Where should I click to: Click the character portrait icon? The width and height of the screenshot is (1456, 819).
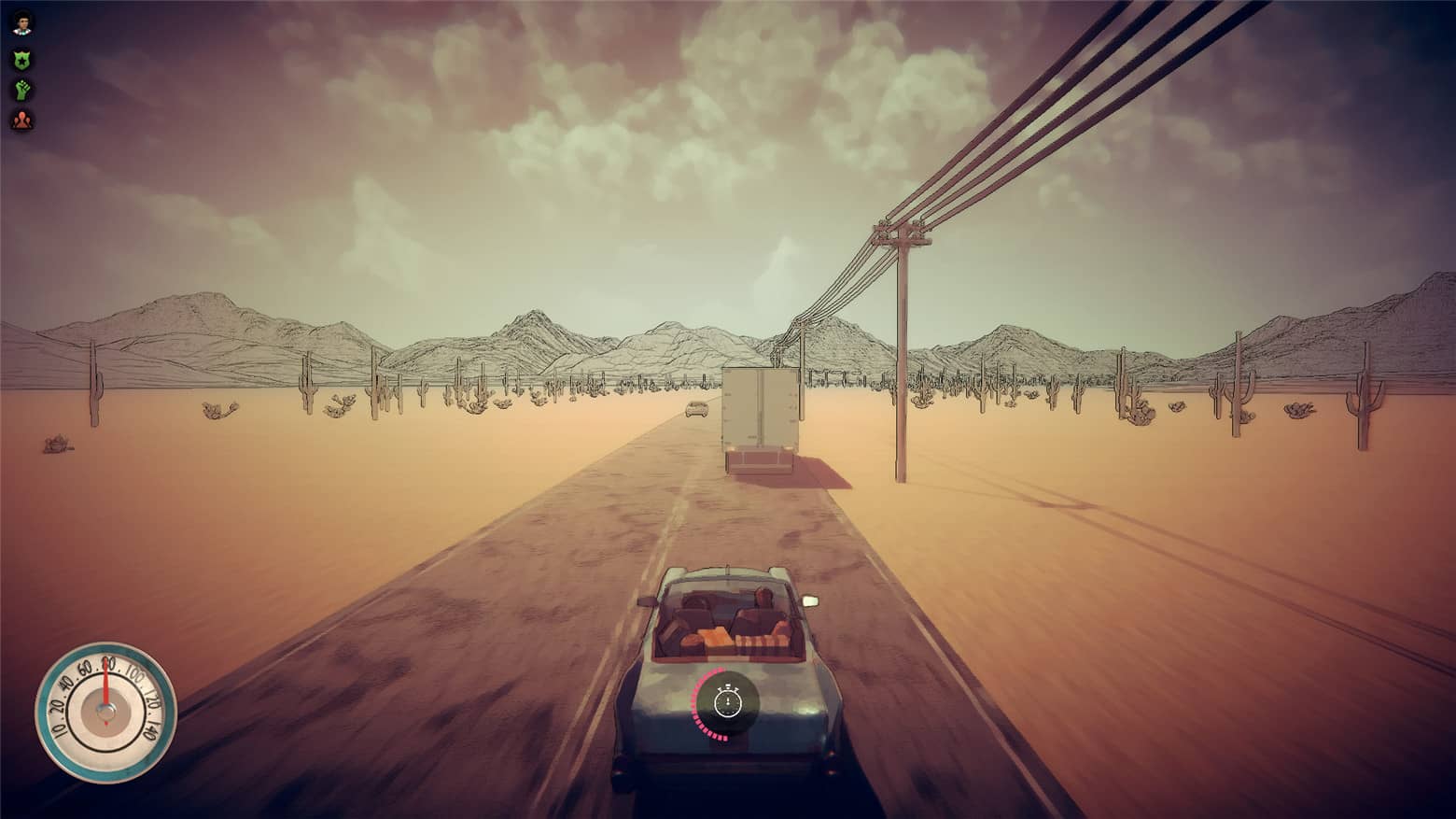coord(22,23)
